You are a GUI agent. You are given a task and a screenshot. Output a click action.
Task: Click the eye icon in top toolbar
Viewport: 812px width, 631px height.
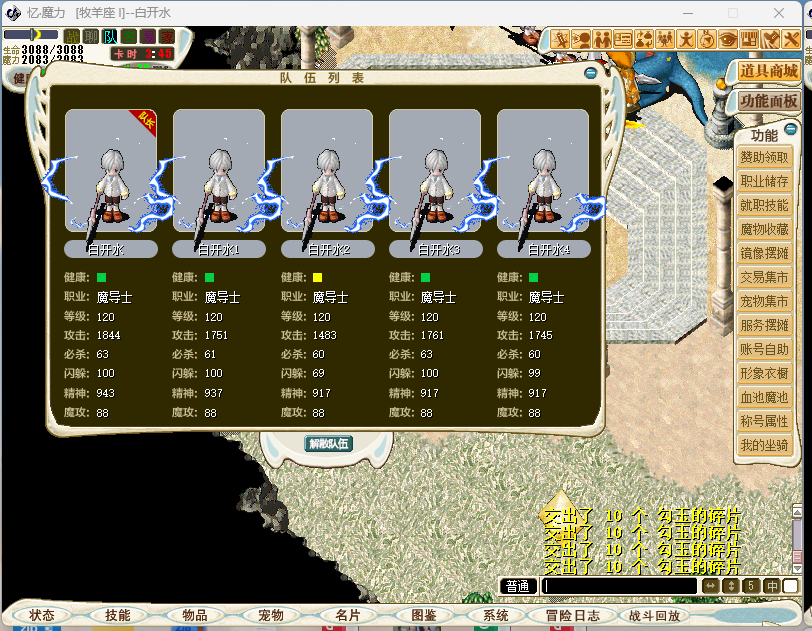click(x=728, y=39)
